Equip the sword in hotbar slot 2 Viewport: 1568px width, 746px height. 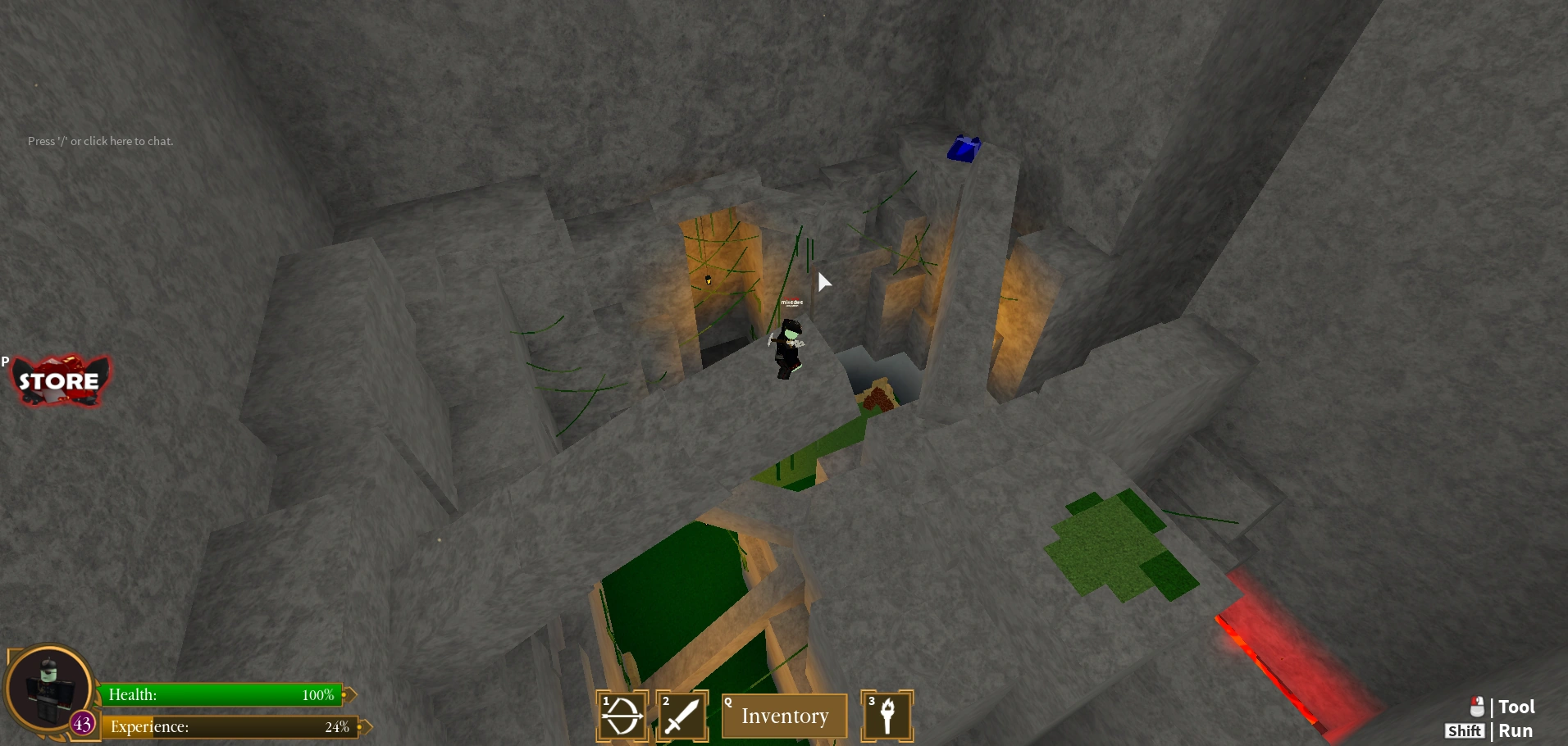click(682, 715)
